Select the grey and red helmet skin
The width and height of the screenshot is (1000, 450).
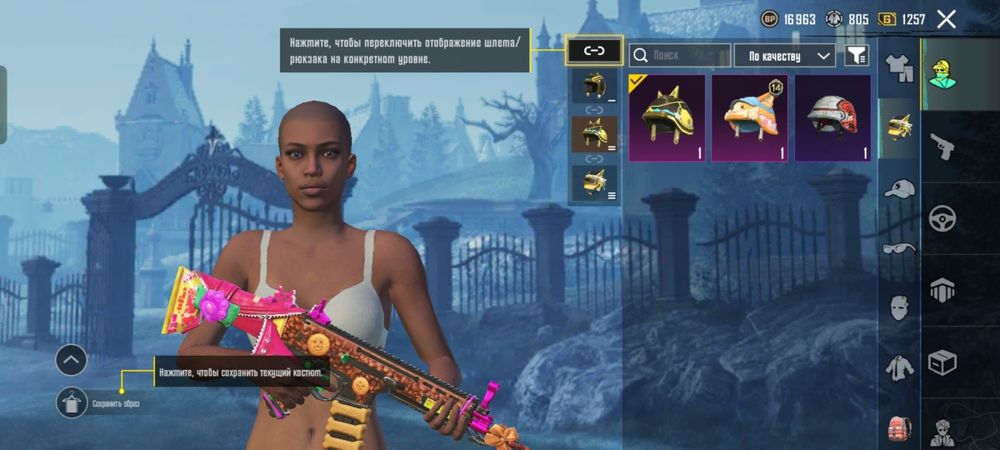[x=832, y=117]
